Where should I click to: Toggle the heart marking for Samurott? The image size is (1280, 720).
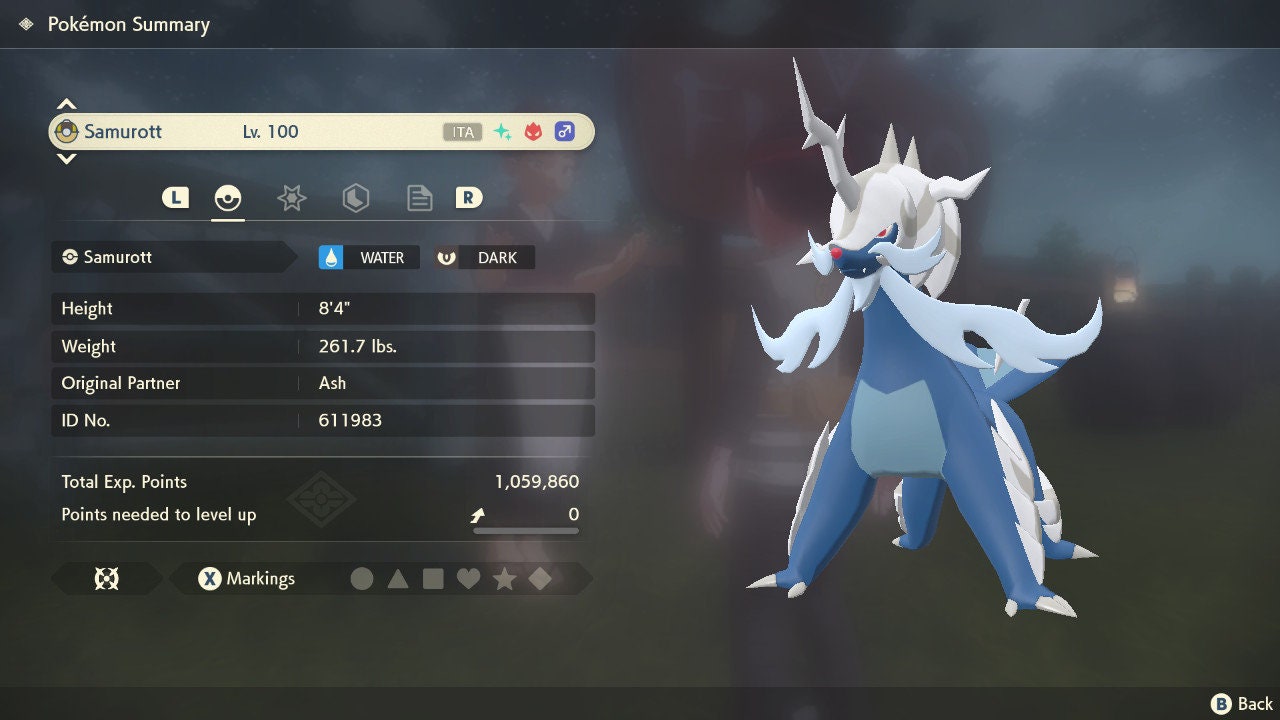point(469,578)
